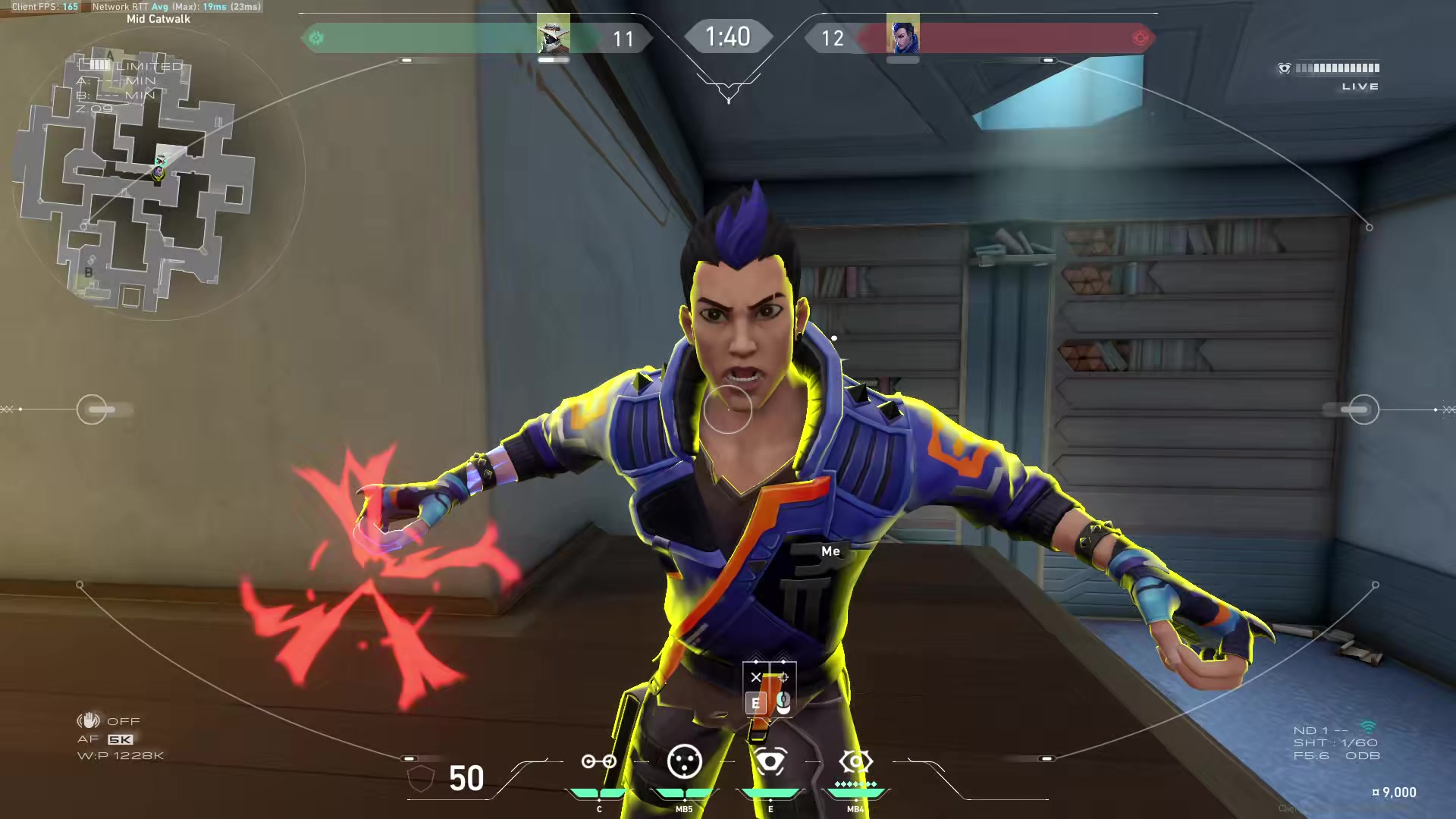Select the Yoru portrait in the top bar
The height and width of the screenshot is (819, 1456).
[x=902, y=36]
